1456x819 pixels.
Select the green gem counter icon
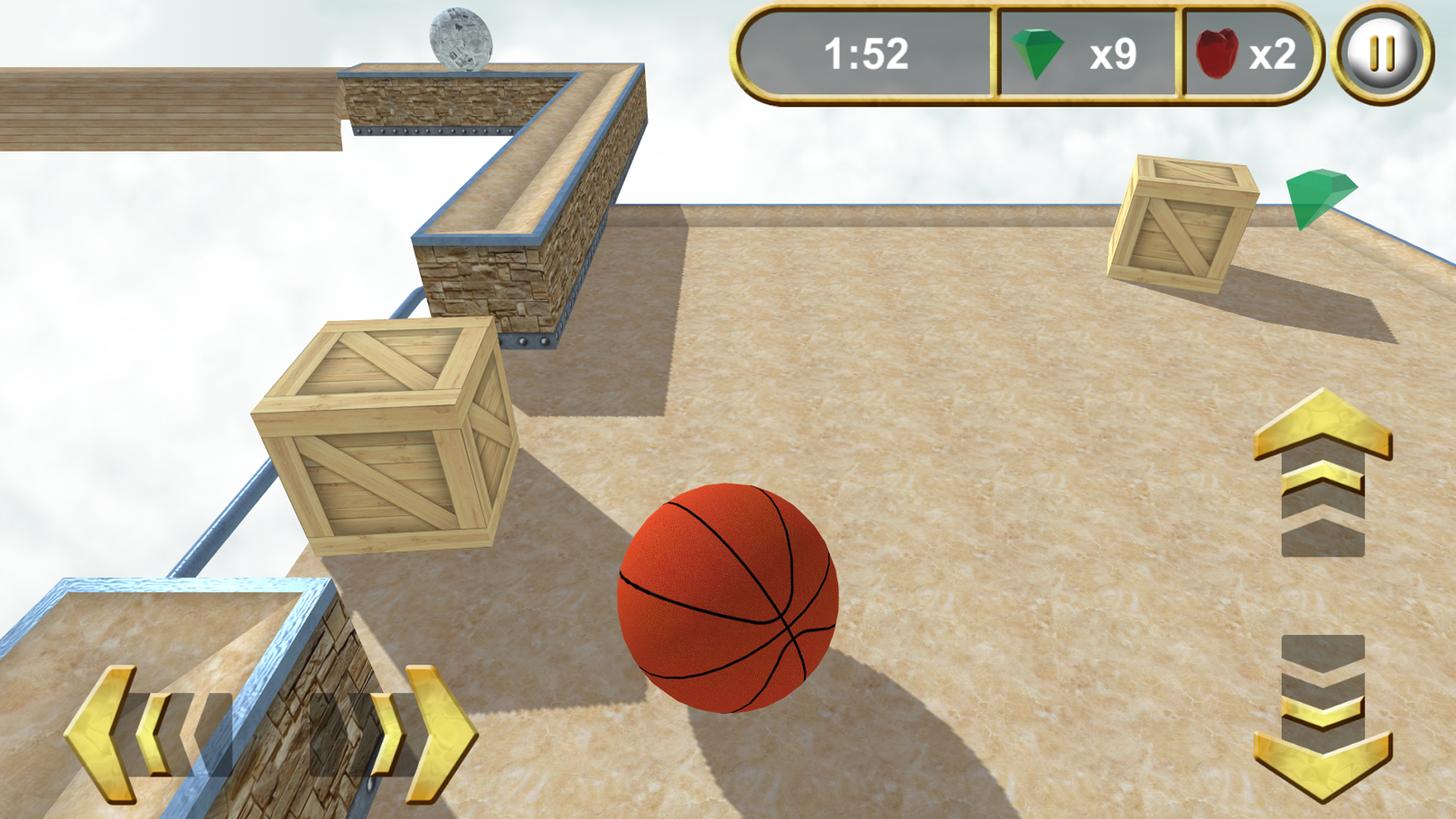[1037, 53]
